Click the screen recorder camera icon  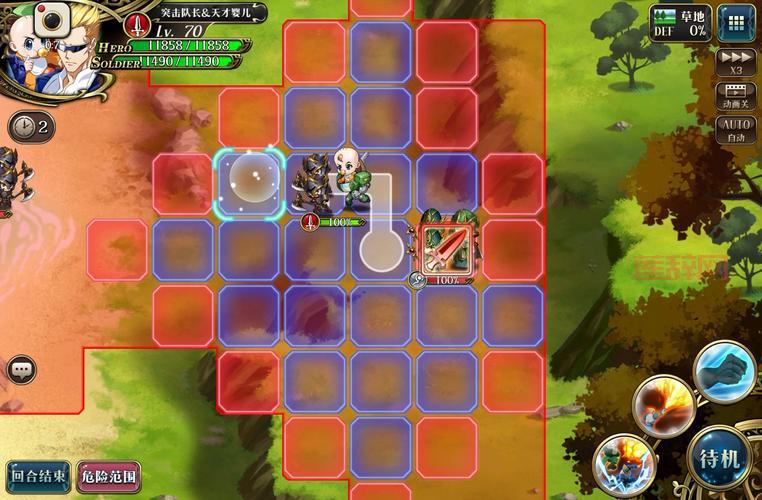(48, 17)
